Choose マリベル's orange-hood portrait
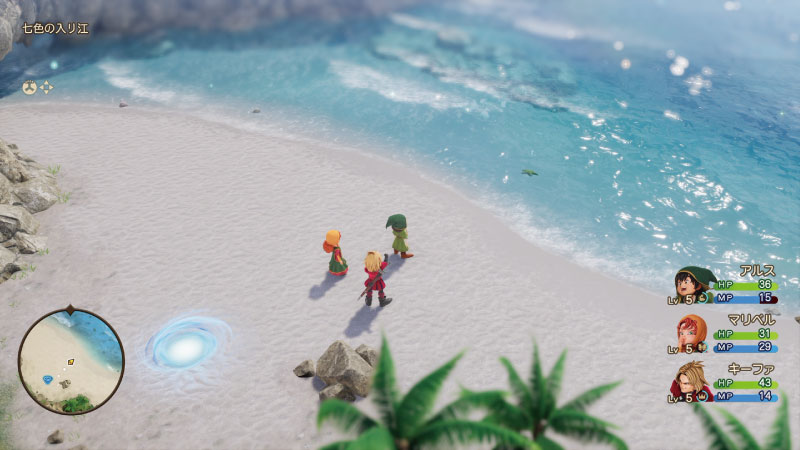 (692, 333)
